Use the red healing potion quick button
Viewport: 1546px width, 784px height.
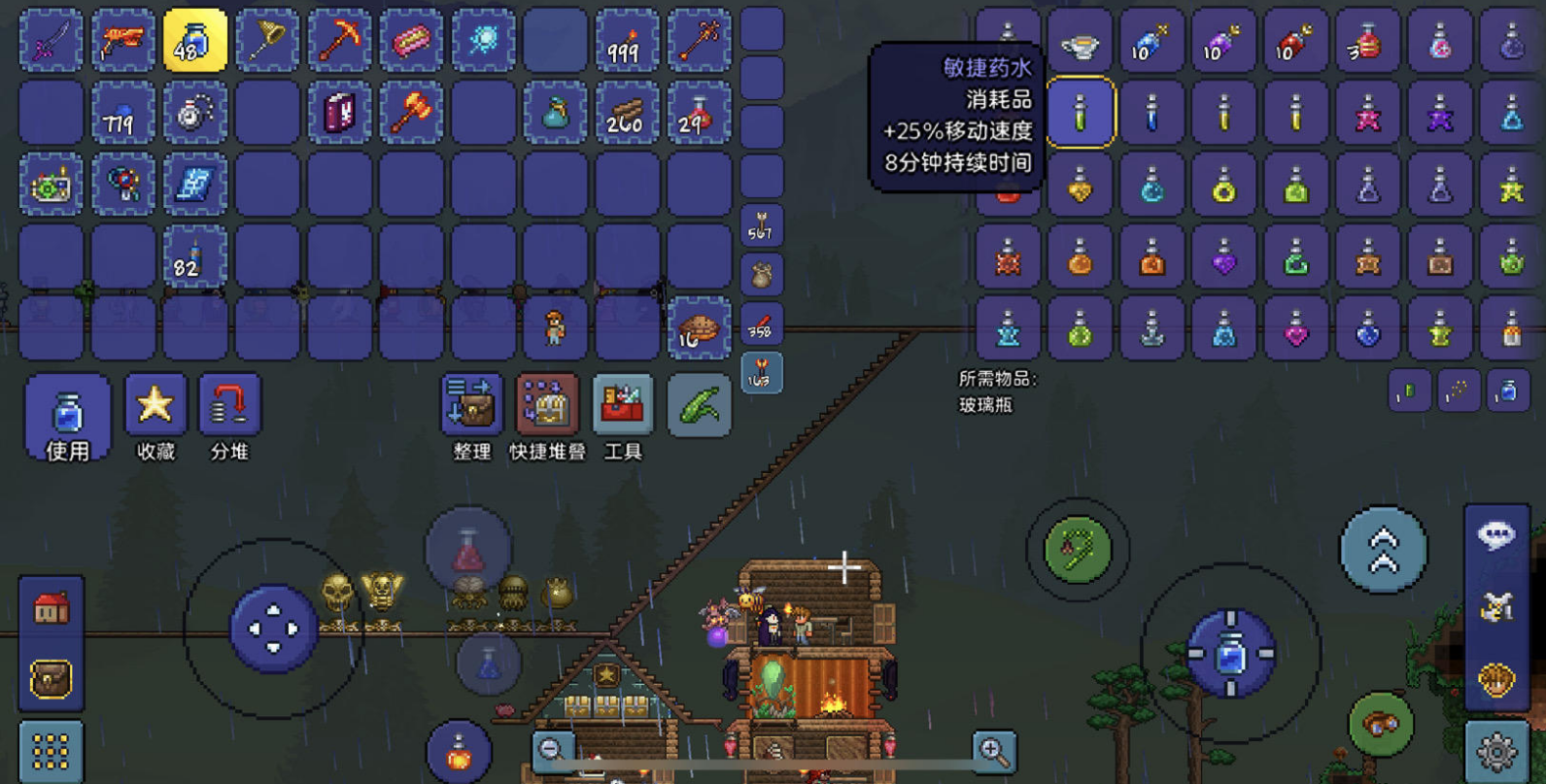468,550
